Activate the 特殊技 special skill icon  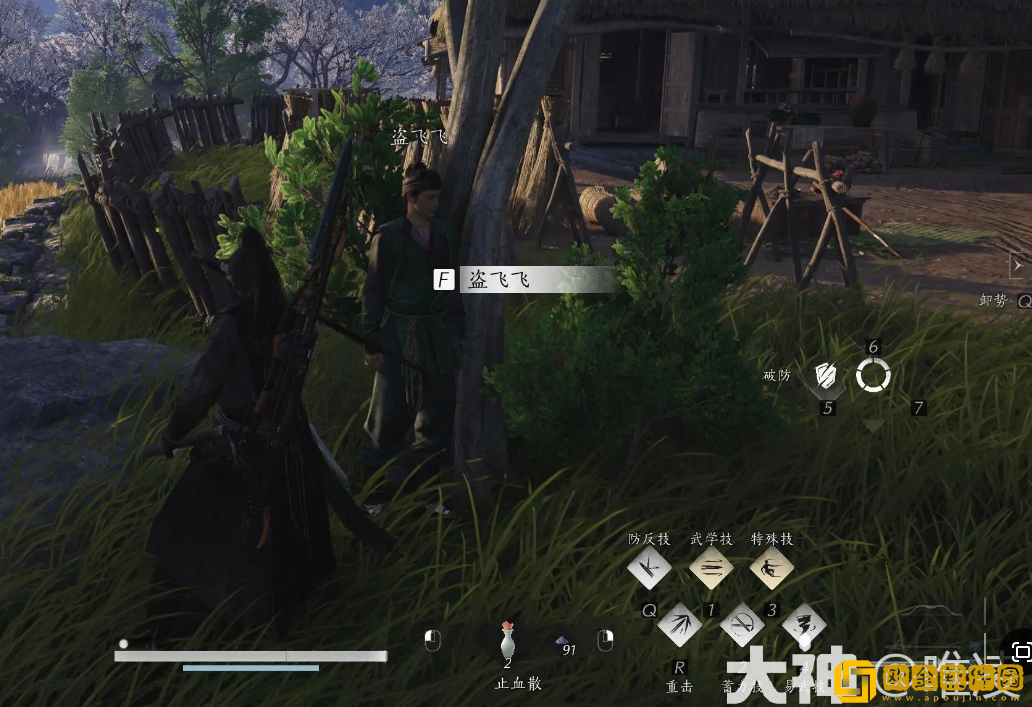pos(772,569)
